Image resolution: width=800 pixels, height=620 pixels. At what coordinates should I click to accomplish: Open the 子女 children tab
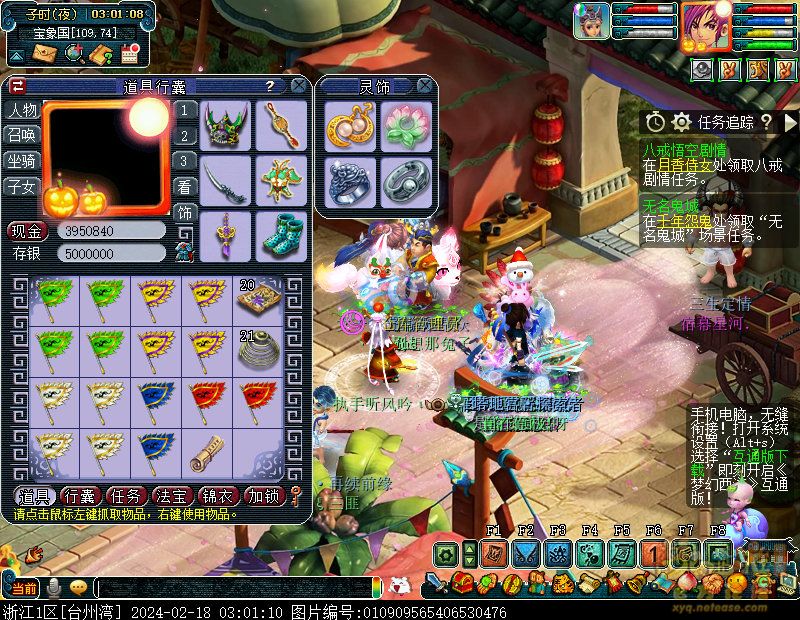point(21,187)
